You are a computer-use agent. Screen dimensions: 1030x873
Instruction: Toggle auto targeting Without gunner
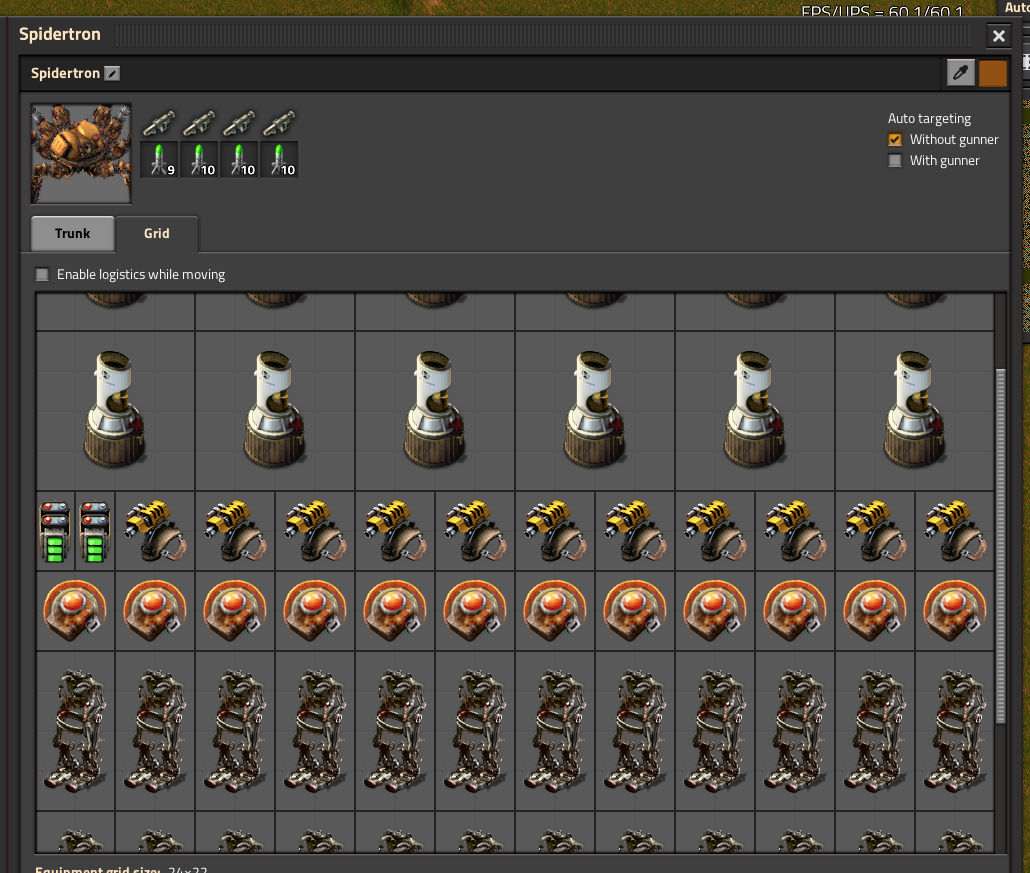[x=895, y=140]
